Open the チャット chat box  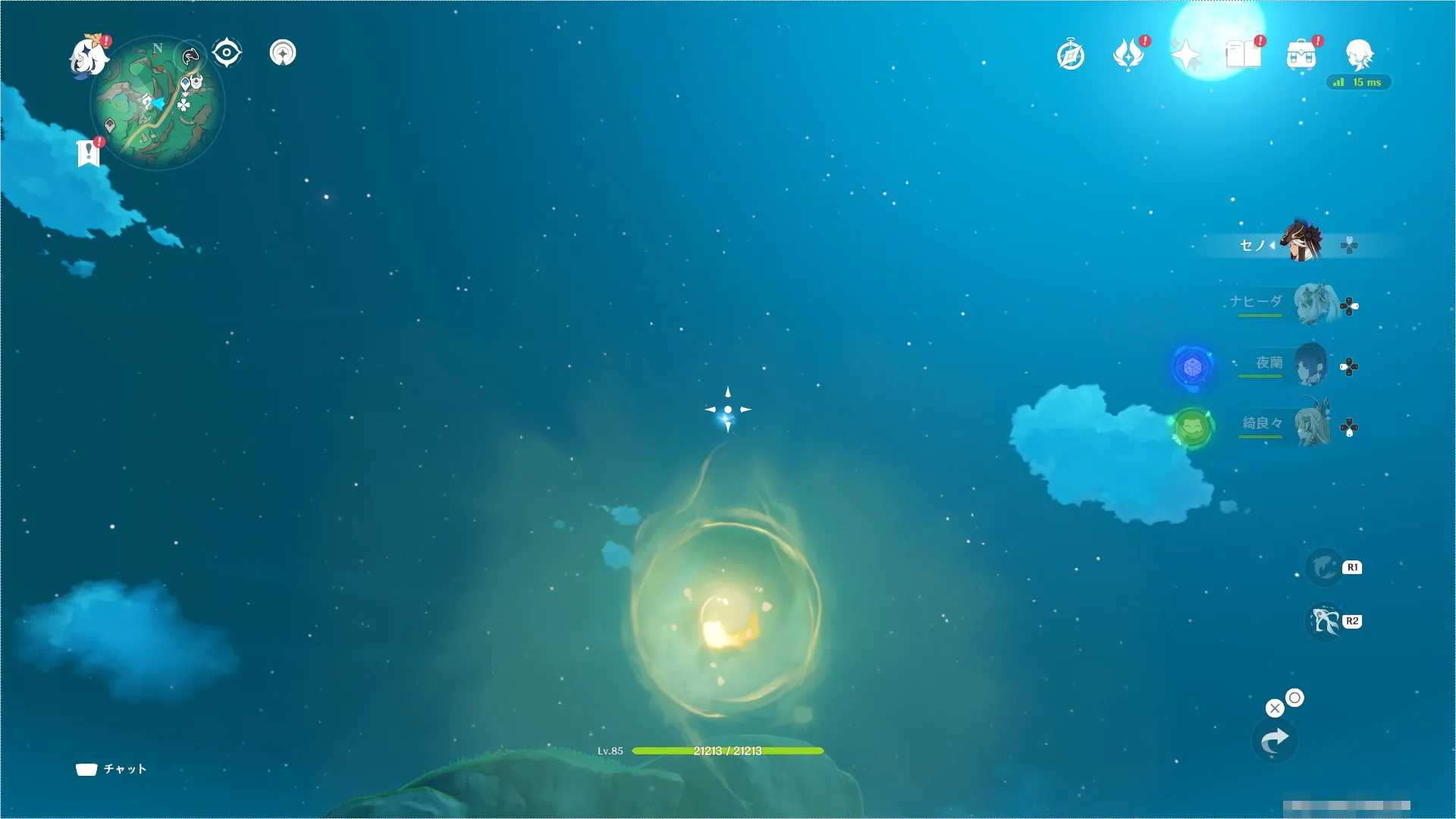tap(111, 769)
